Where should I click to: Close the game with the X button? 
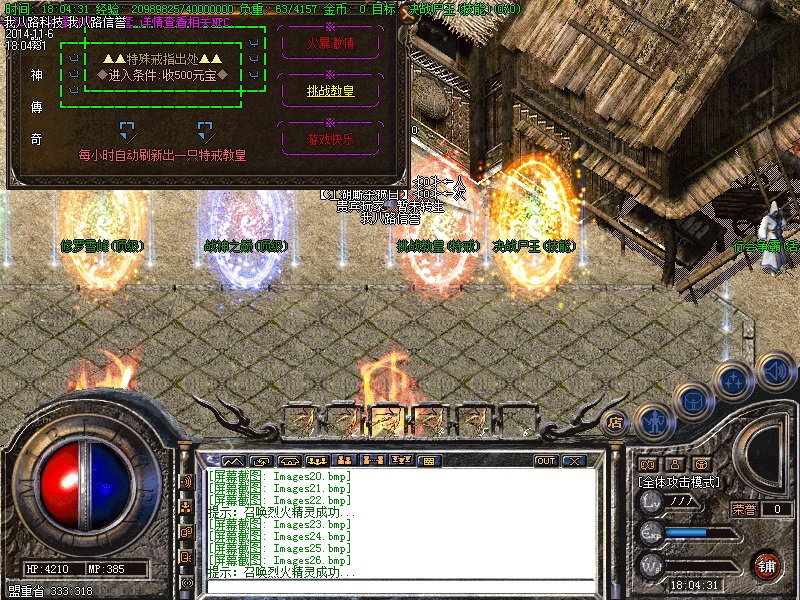574,461
